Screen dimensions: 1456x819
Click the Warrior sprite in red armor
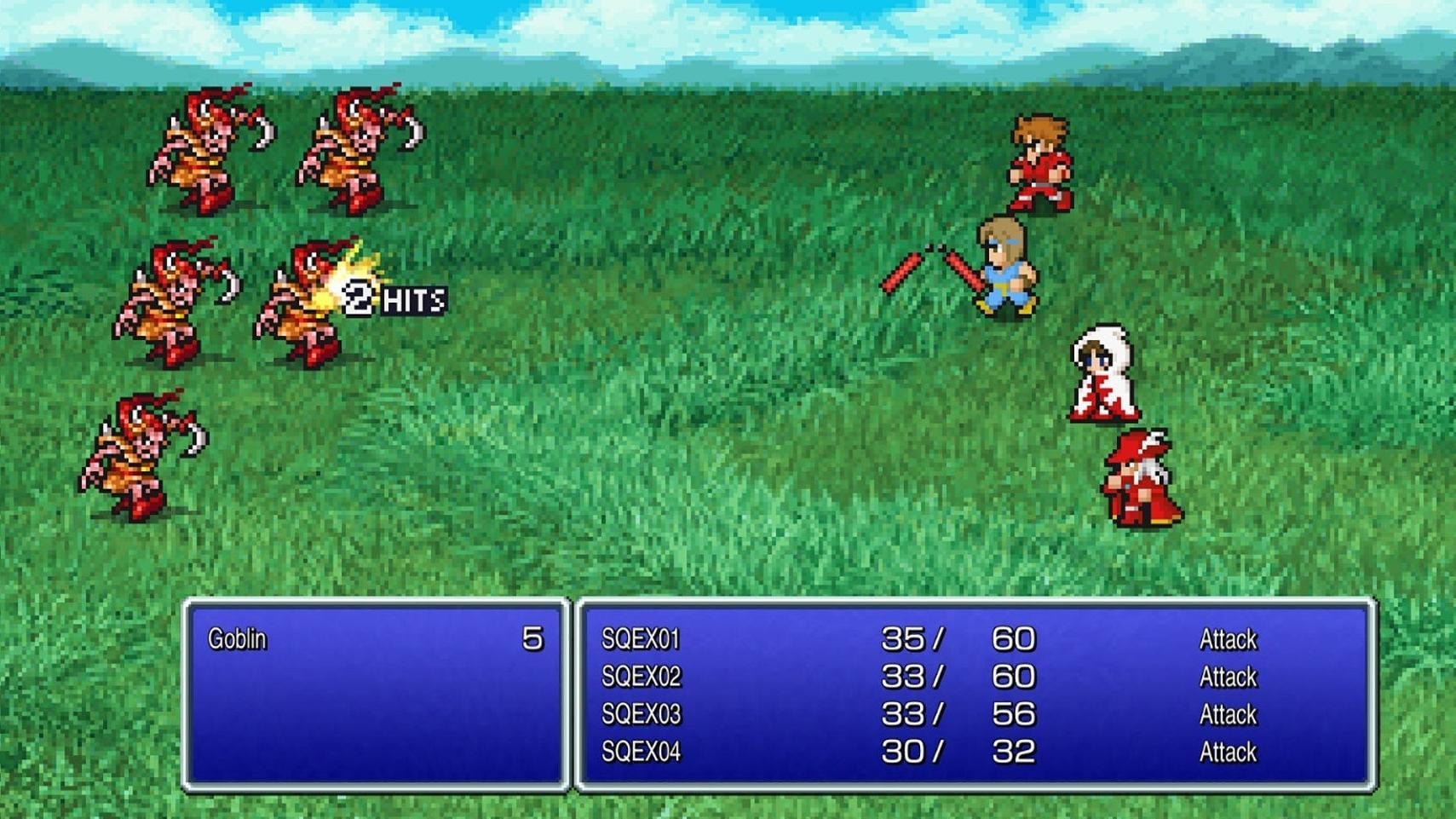point(1039,166)
